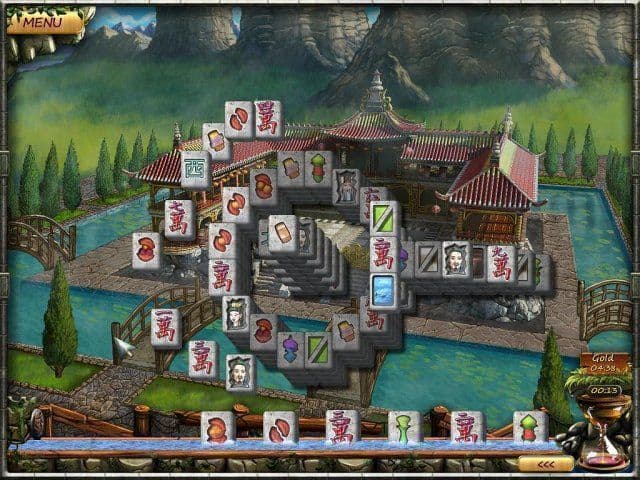Pick the blank gray diagonal-slash tile
Screen dimensions: 640x480
[x=428, y=258]
